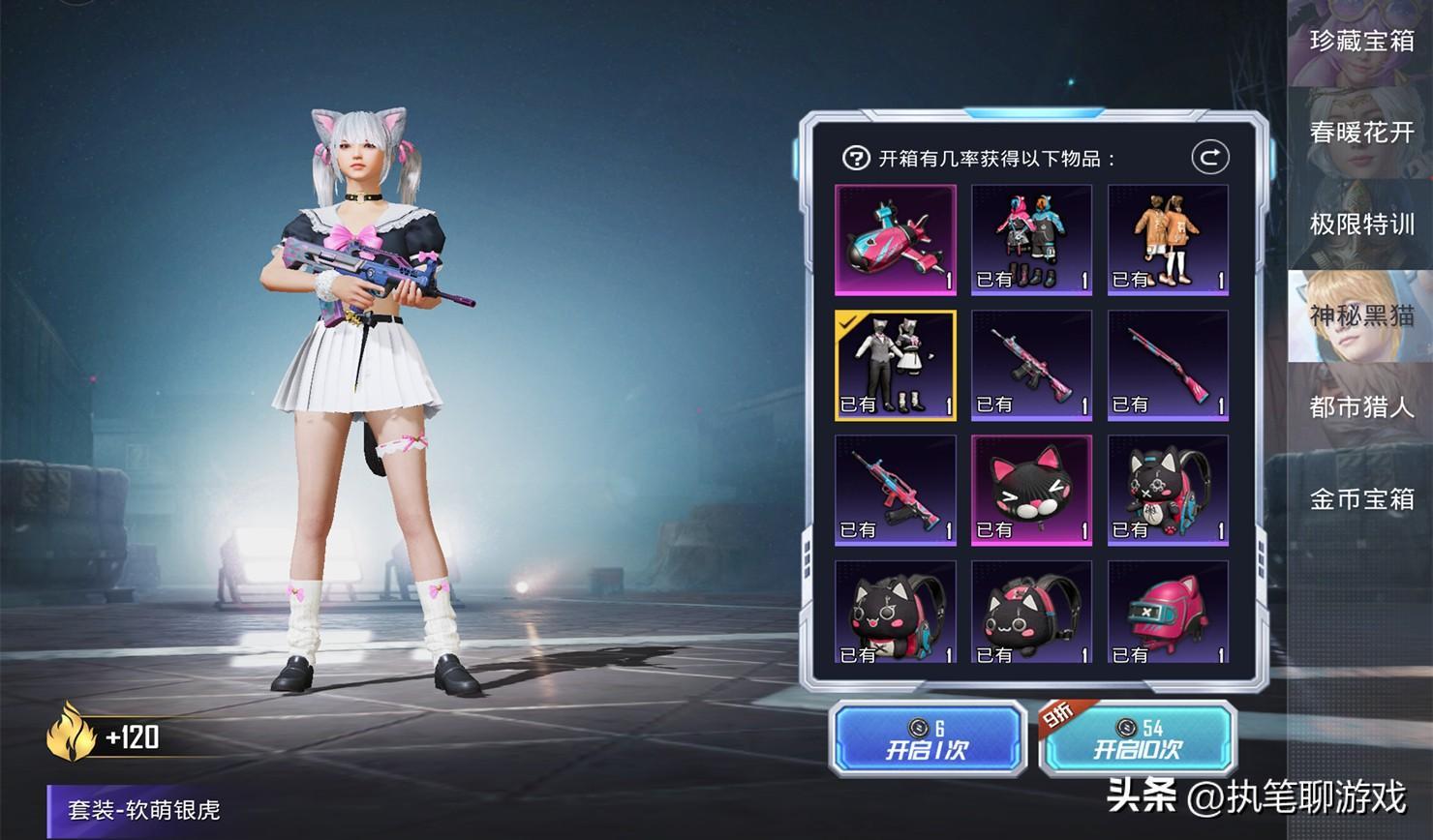Select the black cat face item
Image resolution: width=1433 pixels, height=840 pixels.
[1031, 490]
